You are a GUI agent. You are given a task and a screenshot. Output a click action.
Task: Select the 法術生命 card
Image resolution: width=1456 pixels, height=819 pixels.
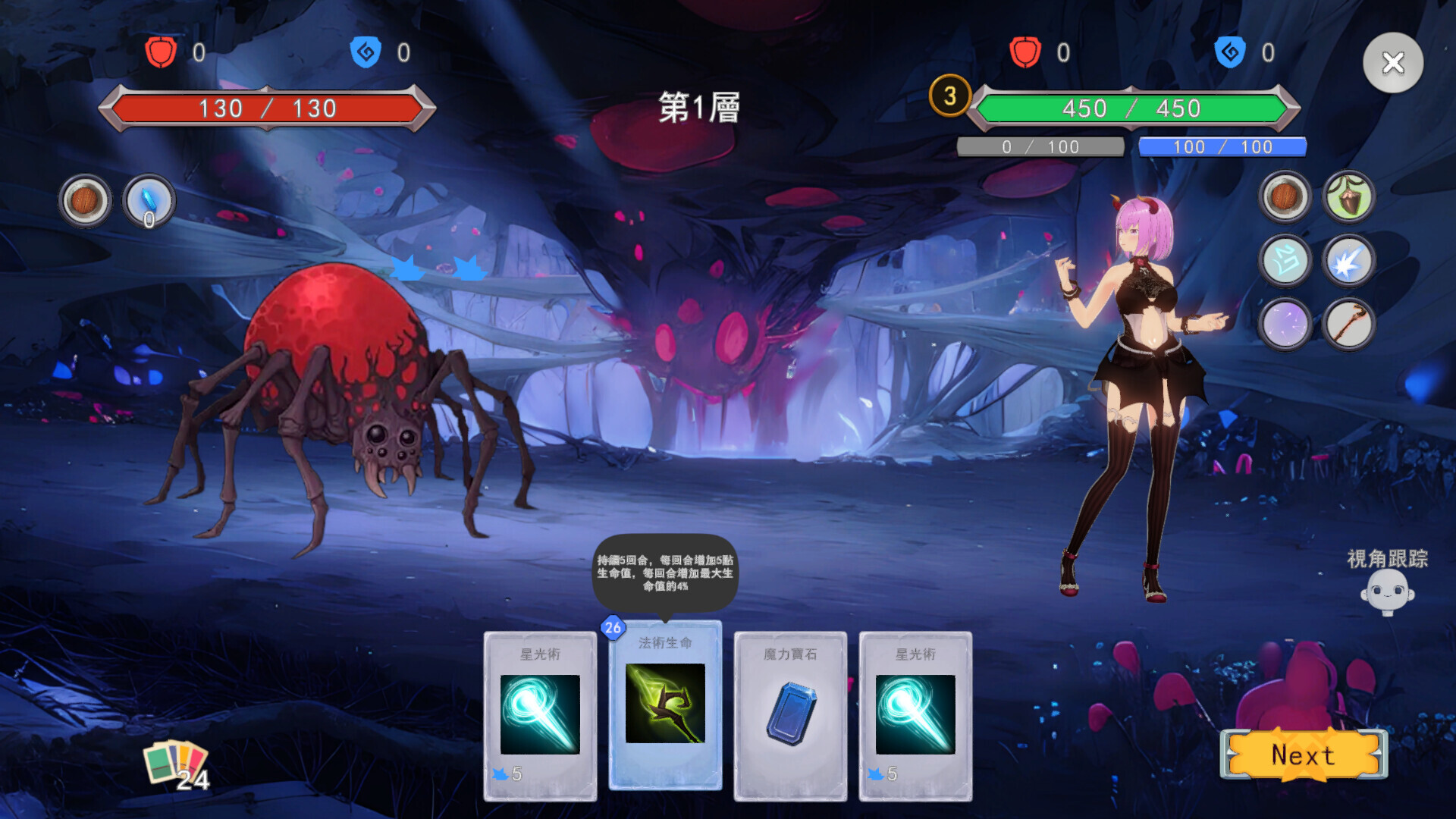click(665, 705)
